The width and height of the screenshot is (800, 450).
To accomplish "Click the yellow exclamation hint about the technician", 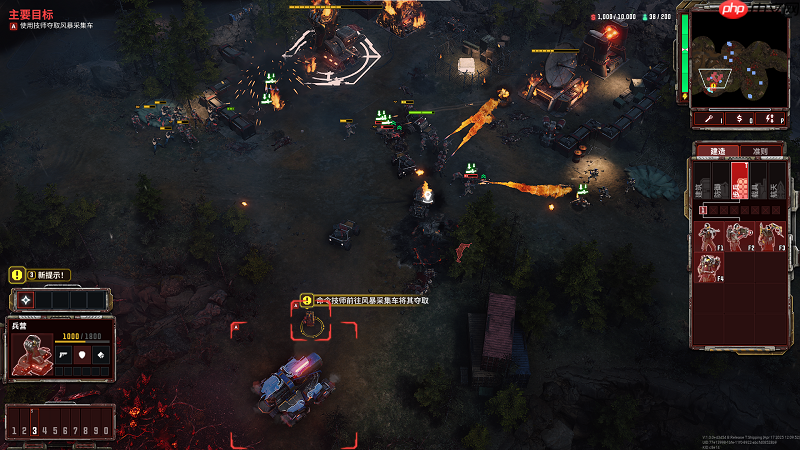I will [x=307, y=300].
